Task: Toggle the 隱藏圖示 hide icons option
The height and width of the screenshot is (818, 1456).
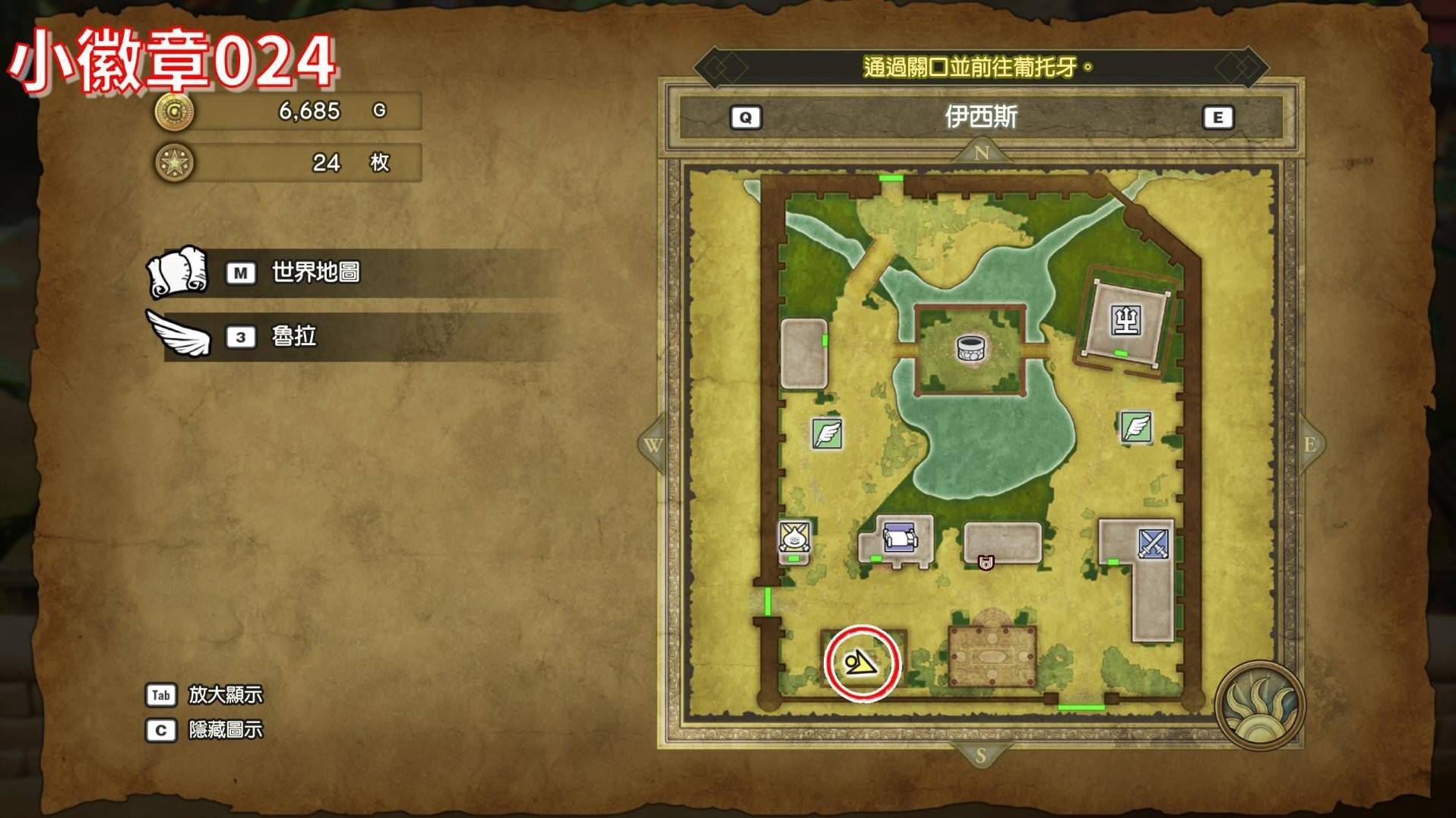Action: click(225, 730)
